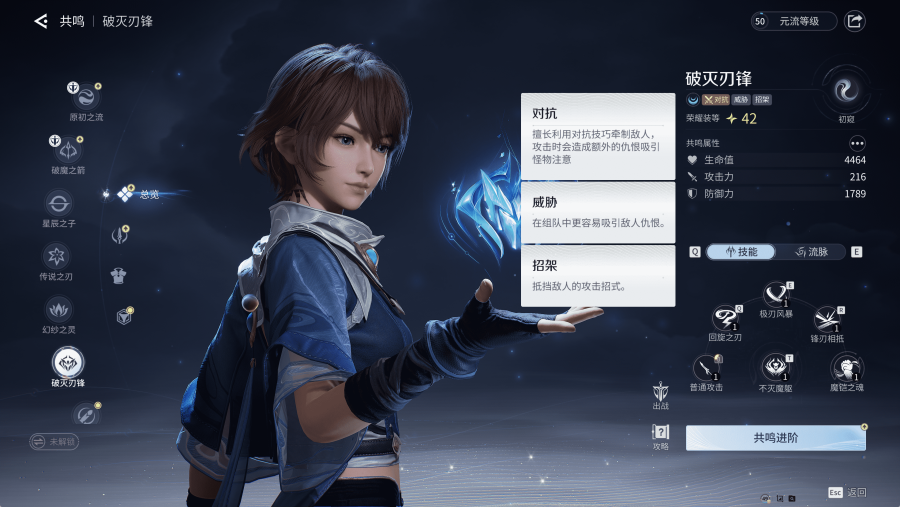Screen dimensions: 900x507
Task: Open the outfit shirt icon tab
Action: [x=118, y=275]
